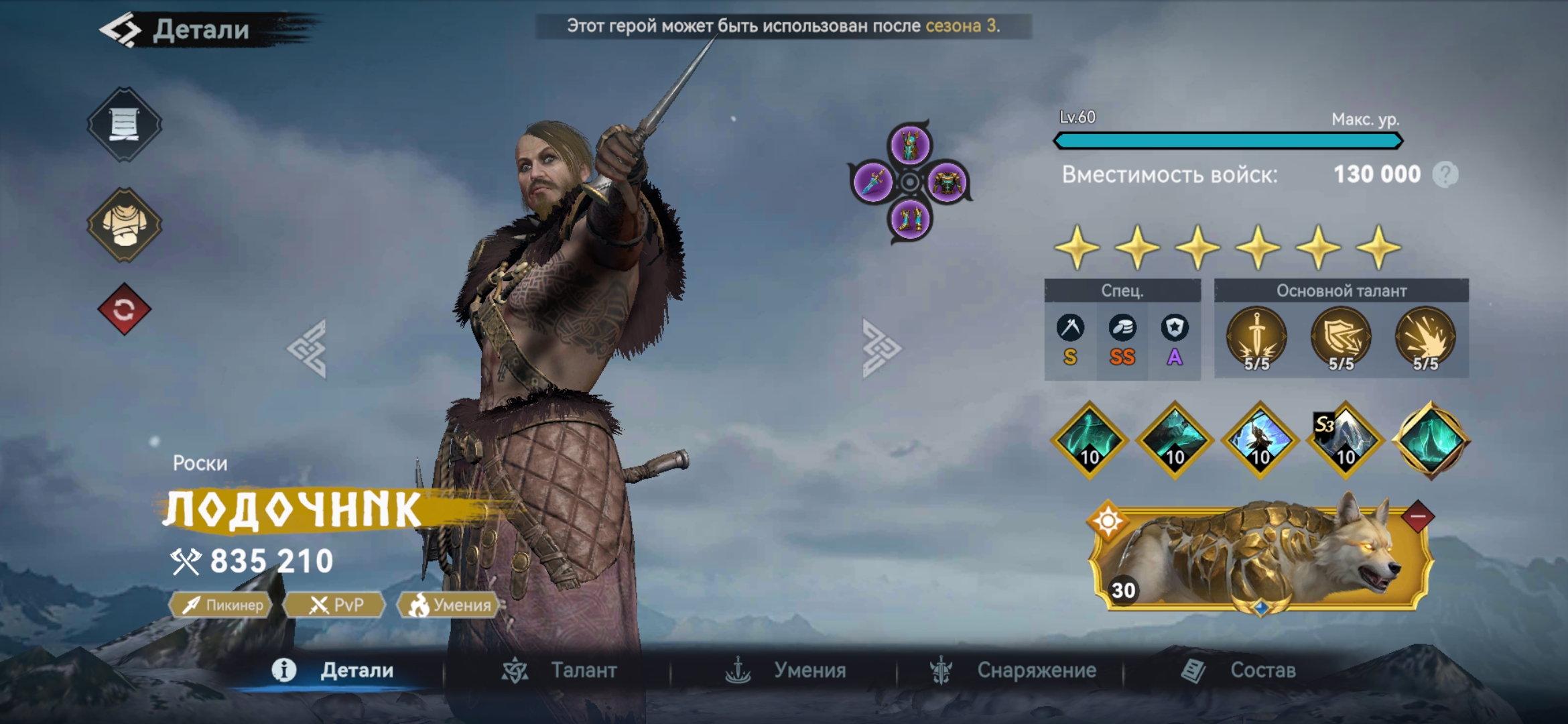Open the scroll biography icon
Viewport: 1568px width, 724px height.
[x=124, y=124]
